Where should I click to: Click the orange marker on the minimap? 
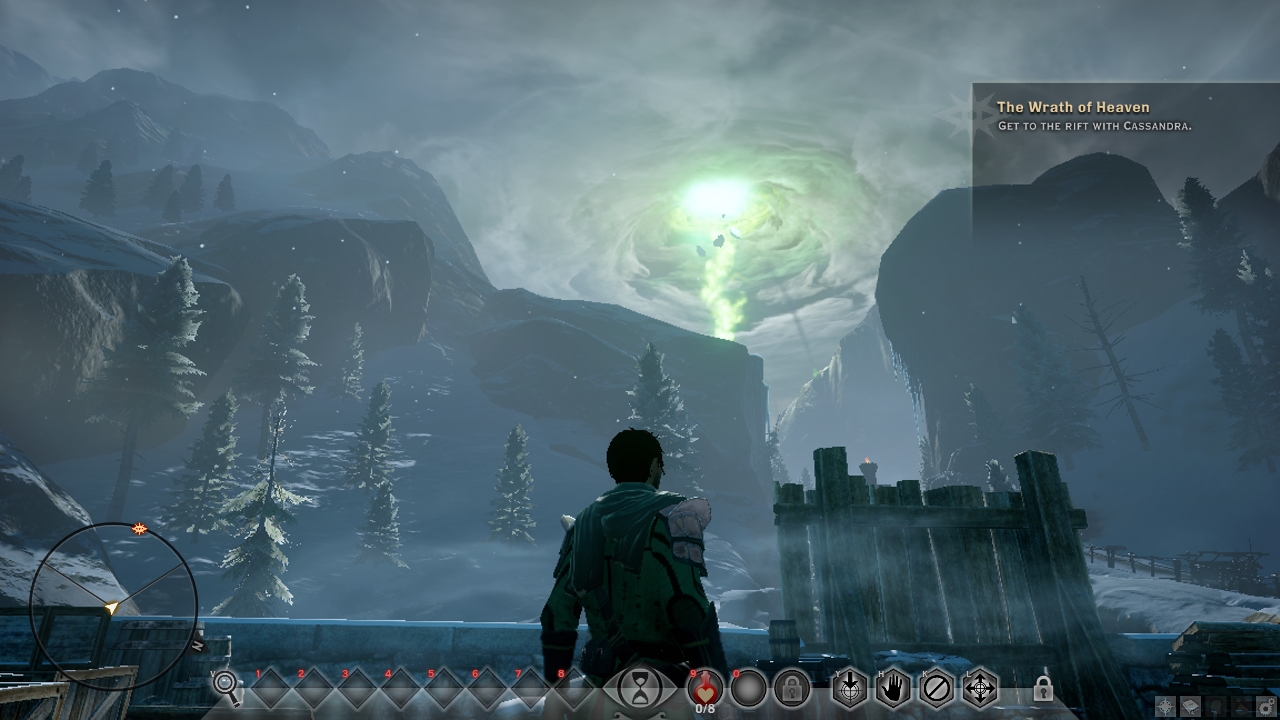coord(138,528)
